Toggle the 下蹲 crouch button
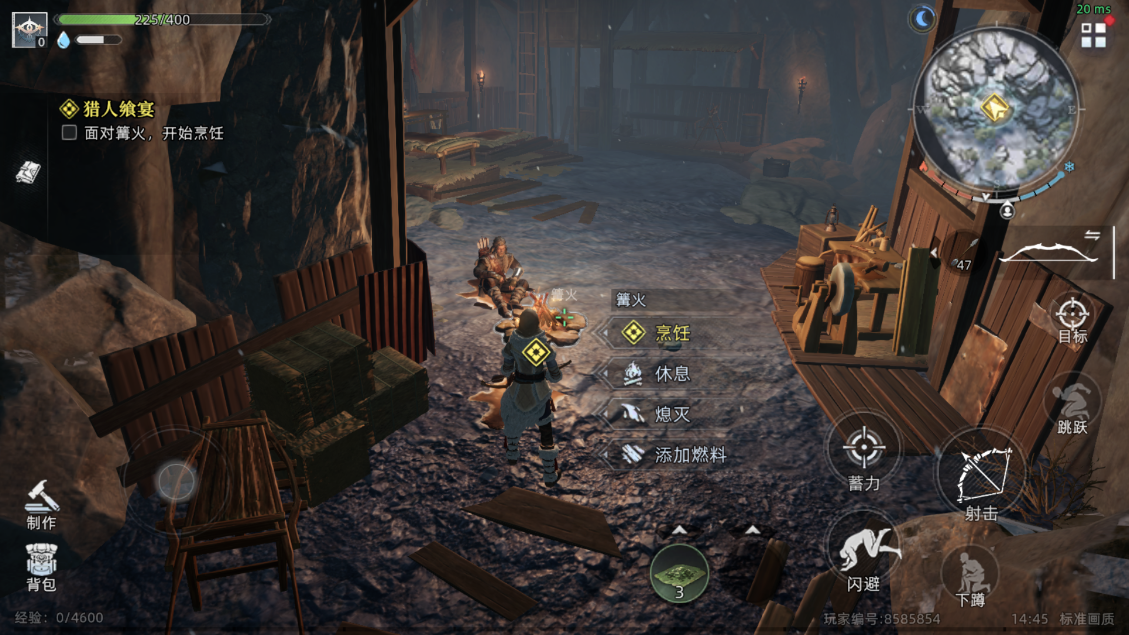This screenshot has height=635, width=1129. pyautogui.click(x=970, y=576)
